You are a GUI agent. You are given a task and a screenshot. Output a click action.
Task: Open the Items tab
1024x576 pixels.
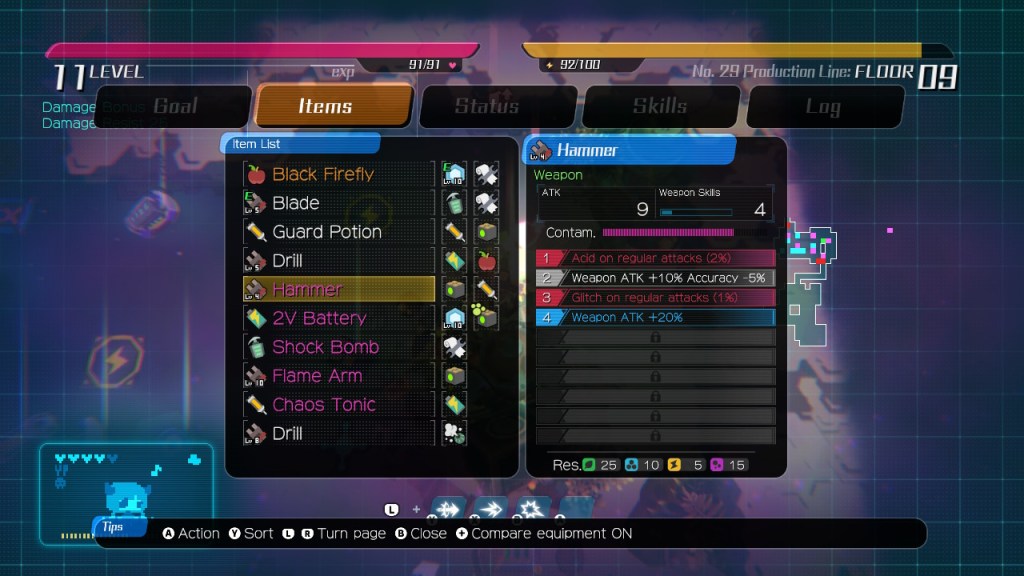pos(334,106)
